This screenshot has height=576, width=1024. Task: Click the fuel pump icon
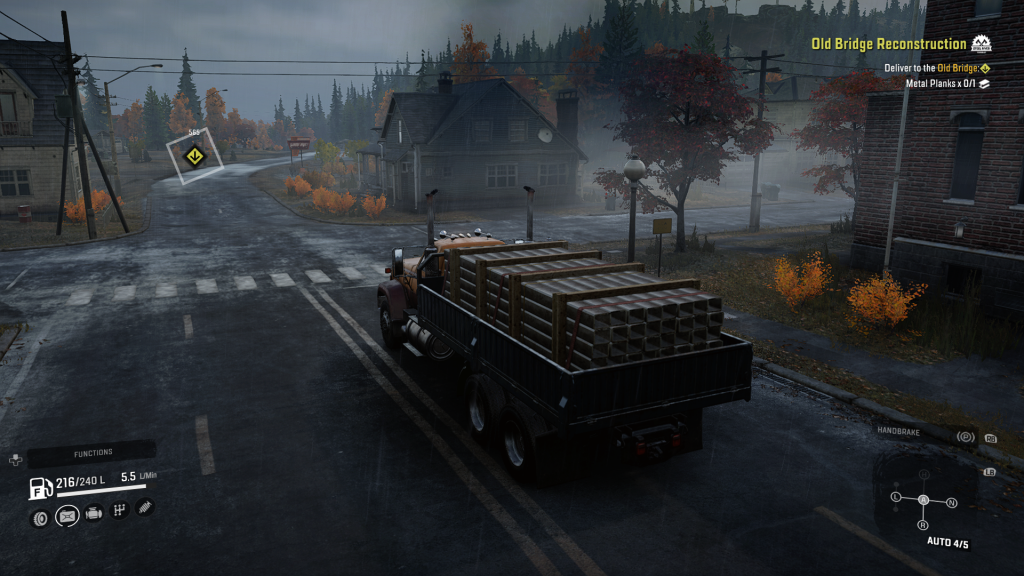[x=41, y=489]
